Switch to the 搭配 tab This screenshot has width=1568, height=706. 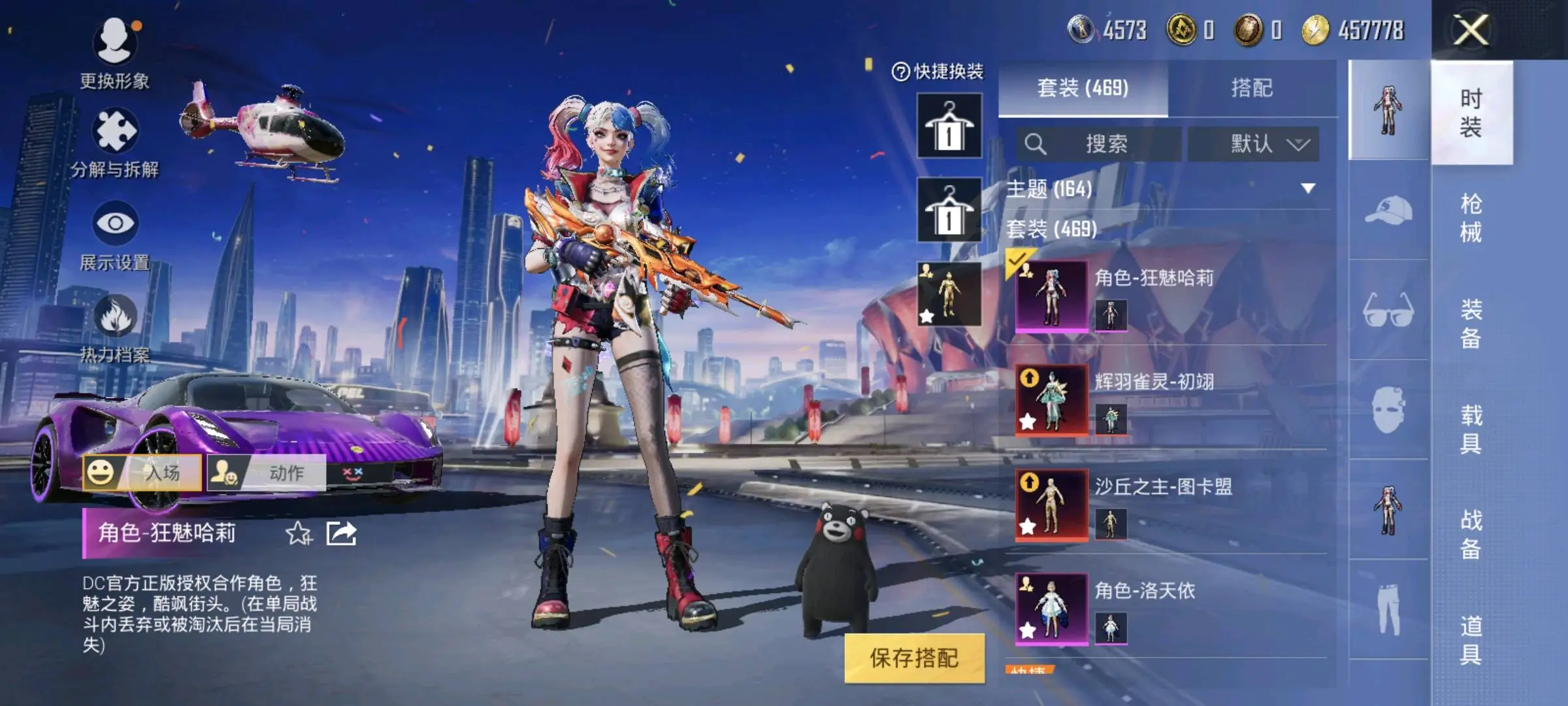pos(1251,88)
